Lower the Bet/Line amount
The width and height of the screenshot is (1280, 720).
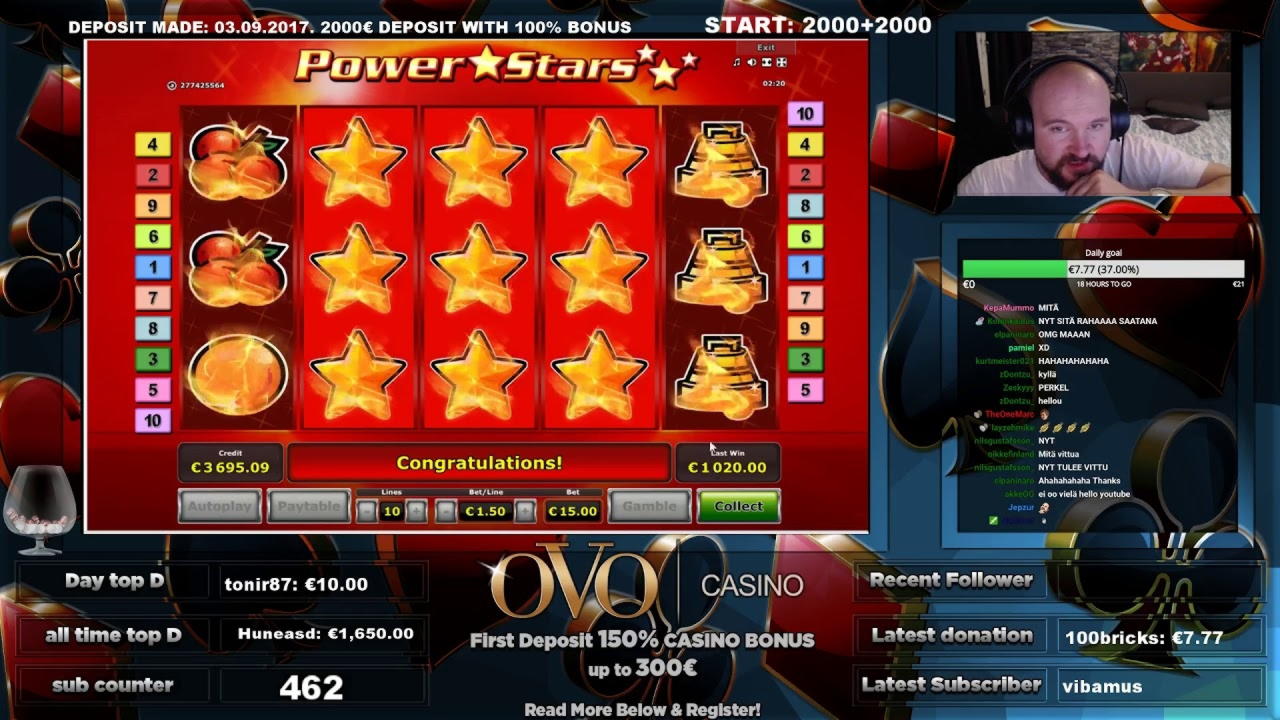click(x=446, y=511)
